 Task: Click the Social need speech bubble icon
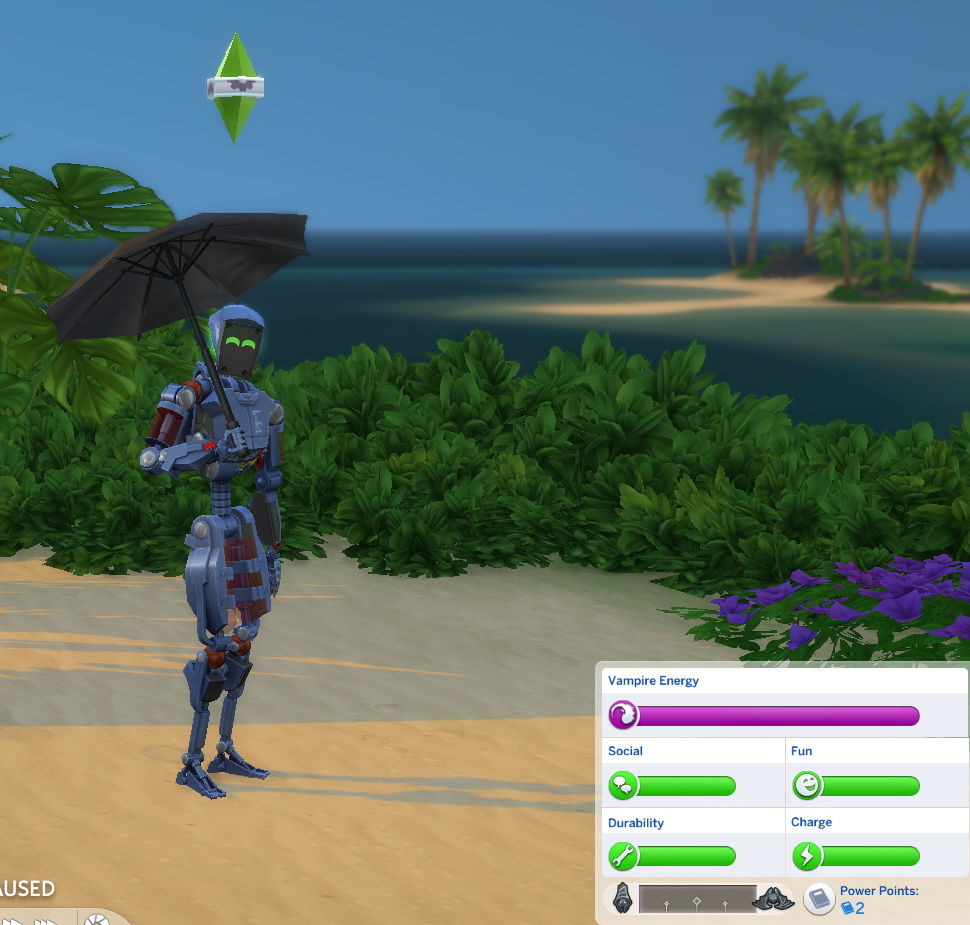(x=623, y=786)
